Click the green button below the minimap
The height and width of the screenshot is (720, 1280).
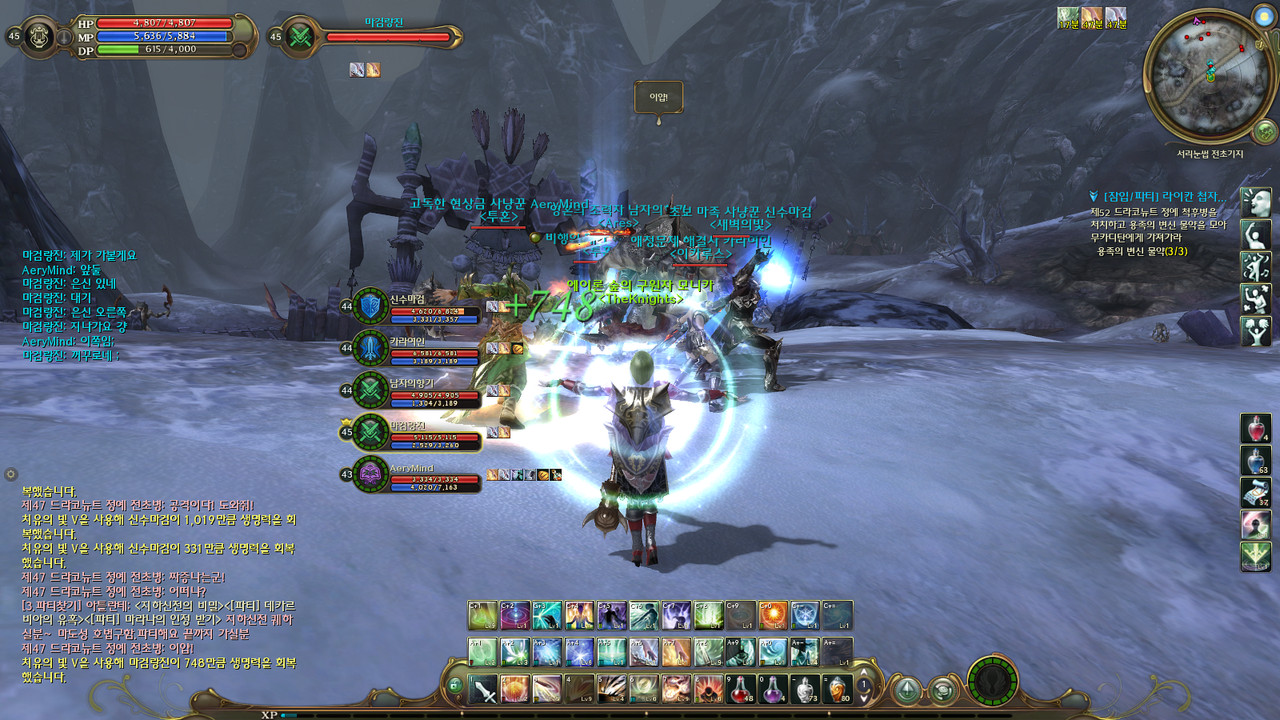pos(1264,131)
